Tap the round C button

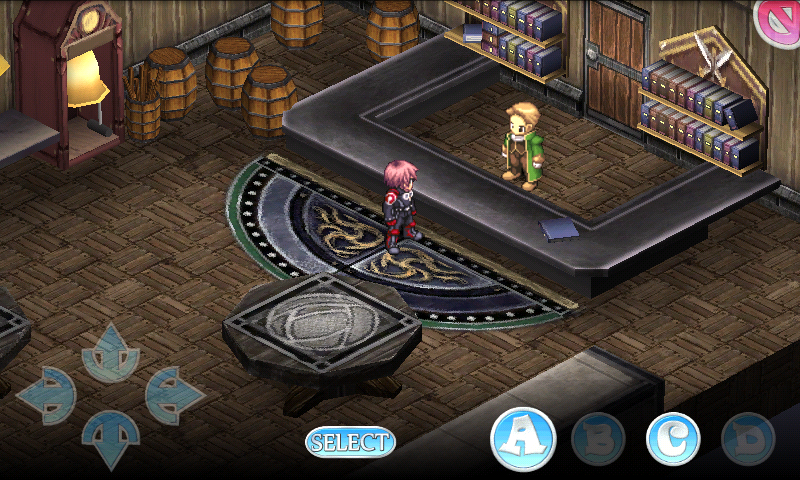click(673, 438)
